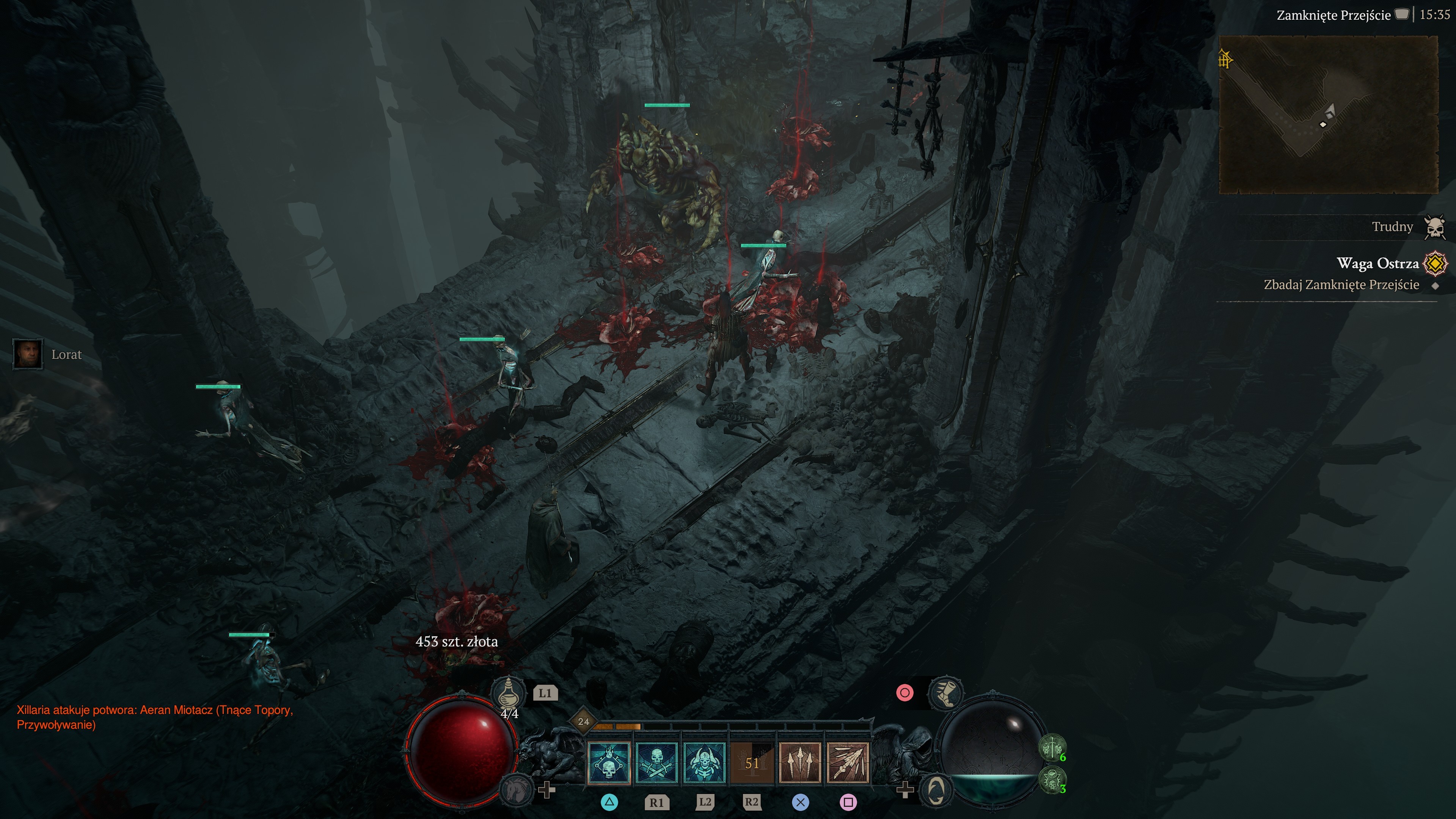Activate the horned skeleton mage skill
This screenshot has width=1456, height=819.
(x=704, y=763)
